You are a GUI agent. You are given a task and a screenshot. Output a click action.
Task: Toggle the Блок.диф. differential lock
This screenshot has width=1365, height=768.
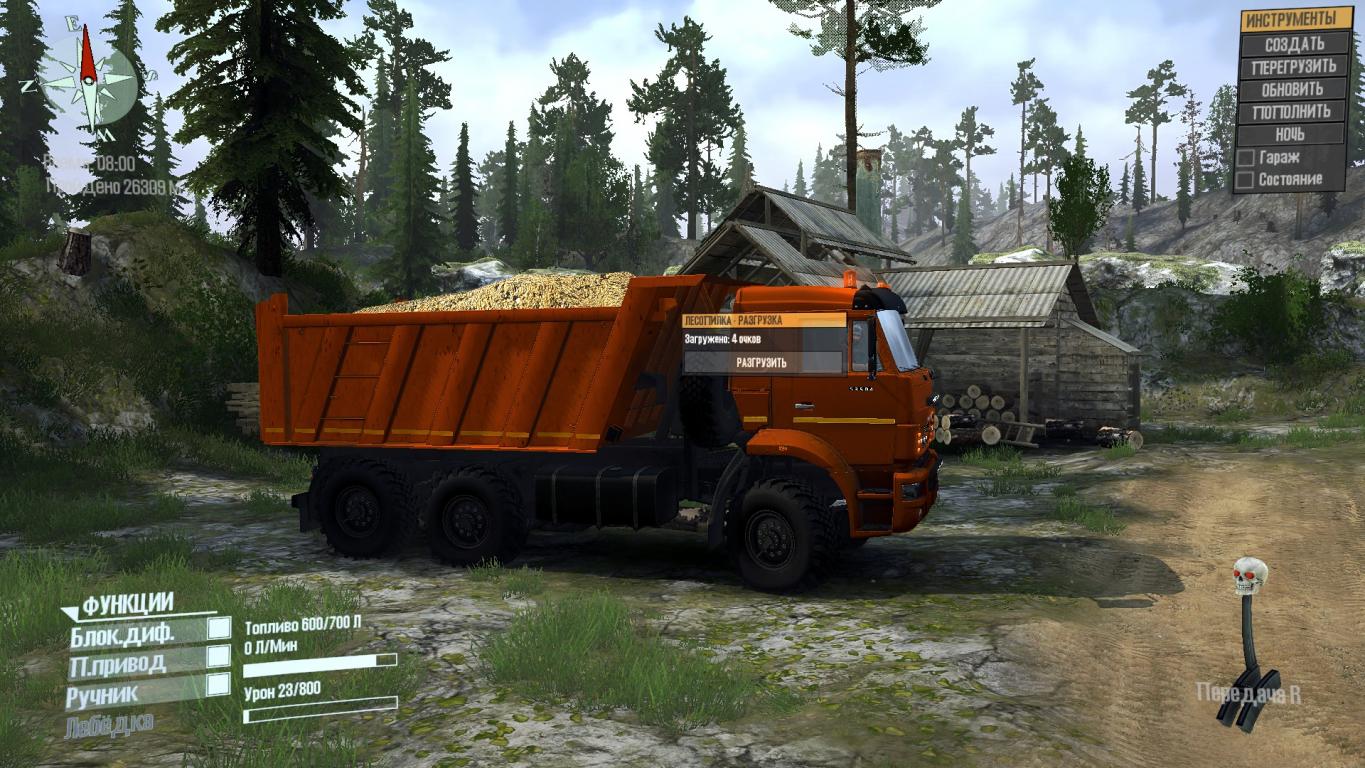click(x=218, y=628)
